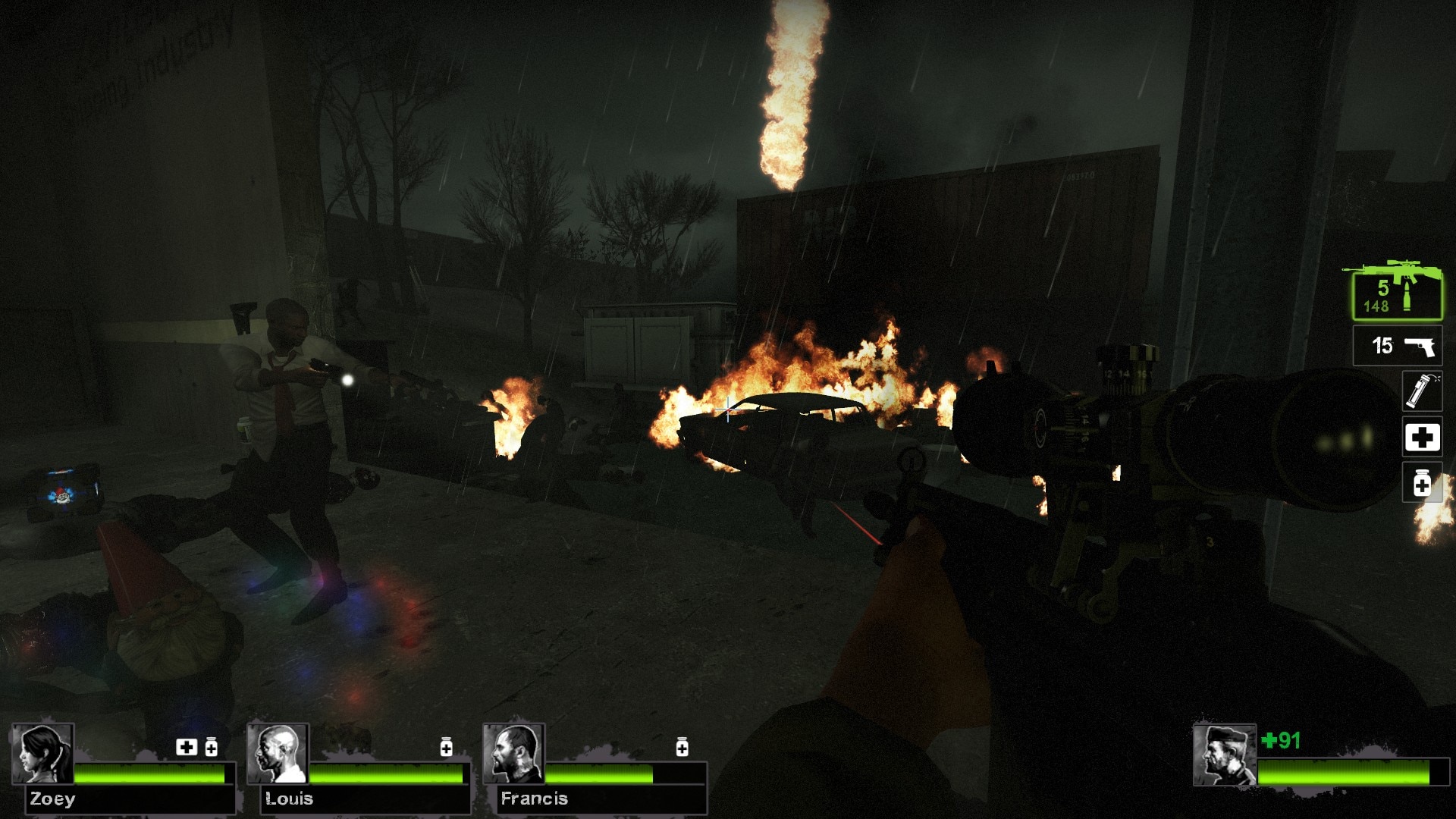Switch to the pistol slot
The image size is (1456, 819).
(1398, 346)
